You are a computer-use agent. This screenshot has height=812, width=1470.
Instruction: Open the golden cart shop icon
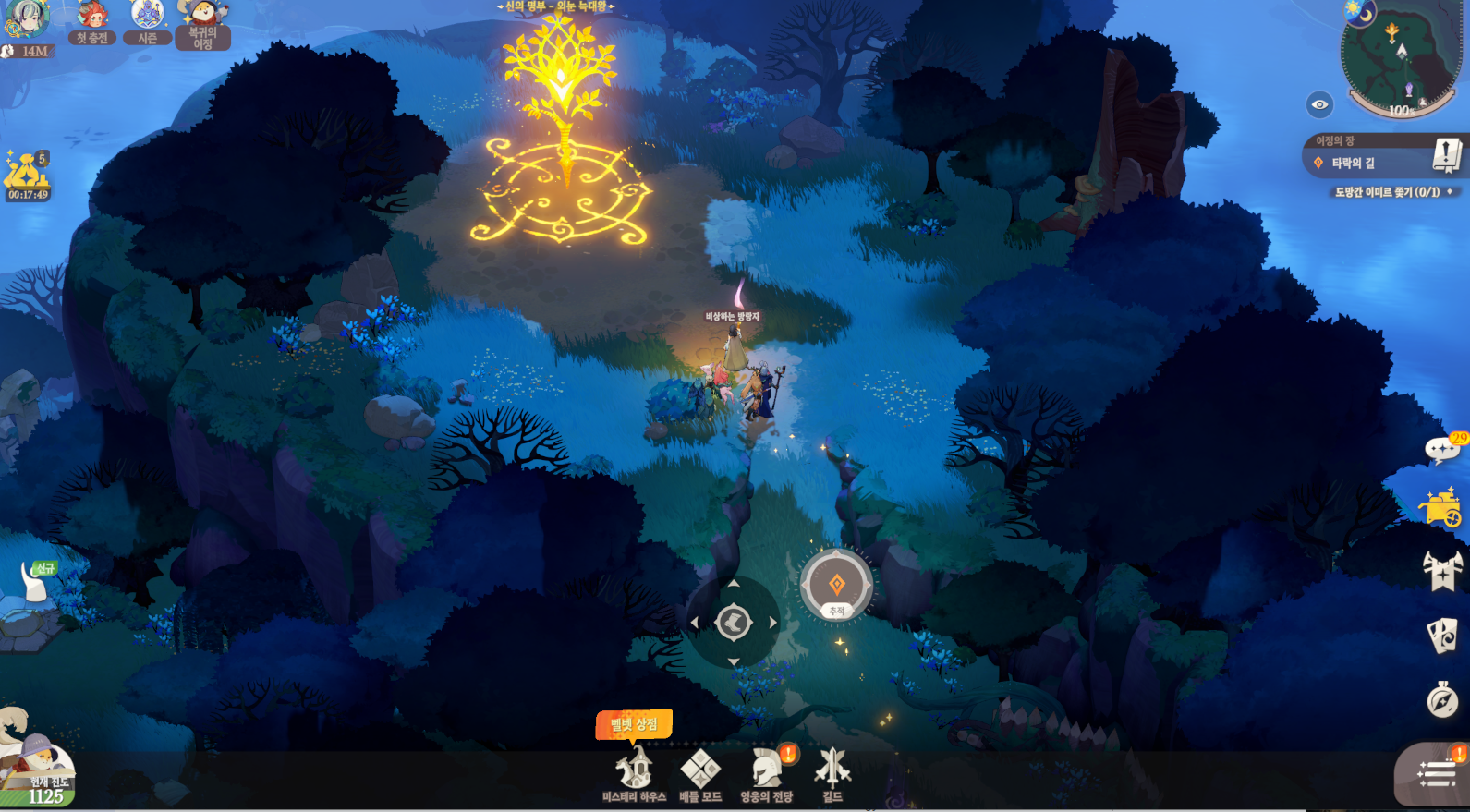[x=1441, y=507]
